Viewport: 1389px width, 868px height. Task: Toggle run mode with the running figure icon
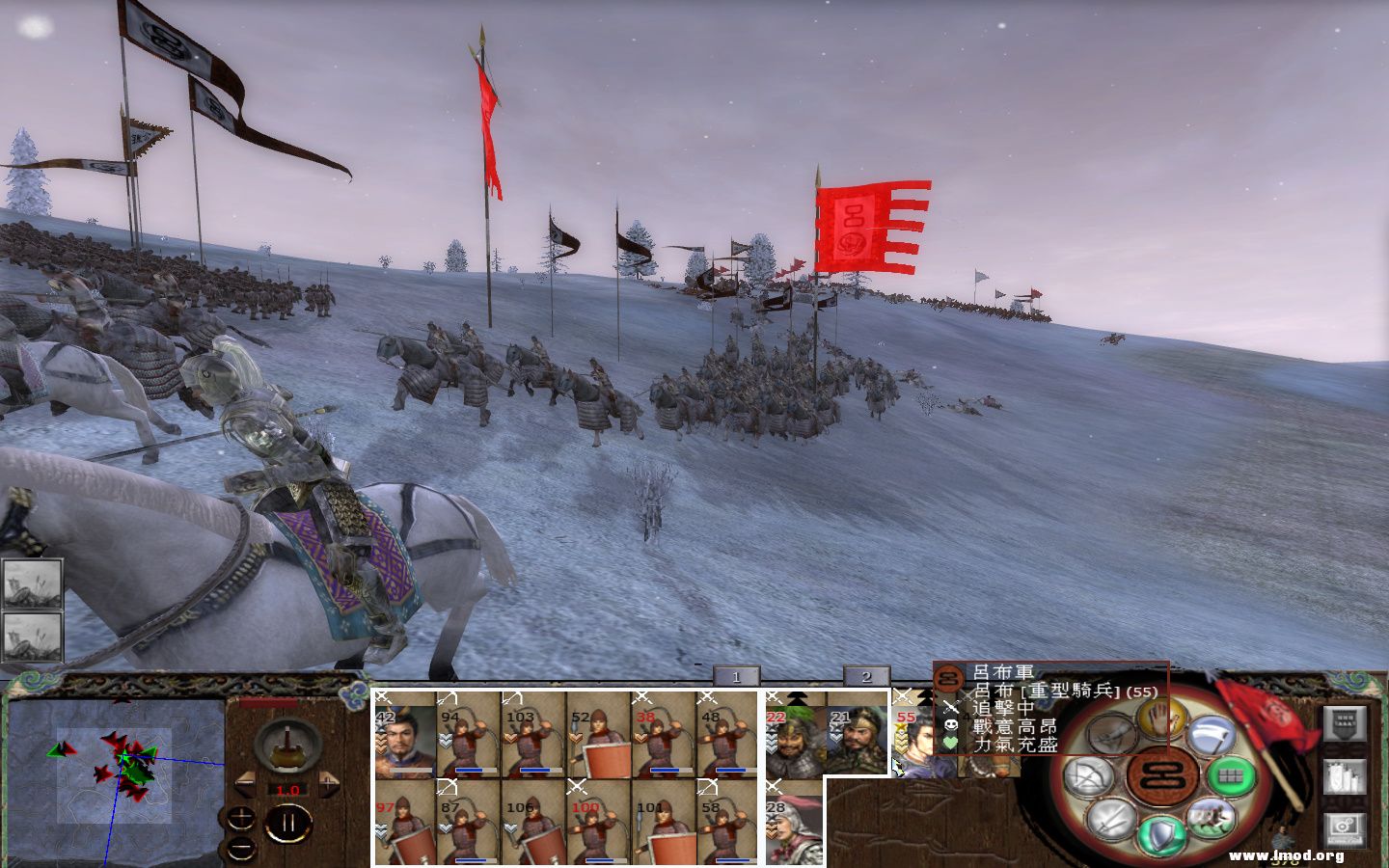[1213, 818]
